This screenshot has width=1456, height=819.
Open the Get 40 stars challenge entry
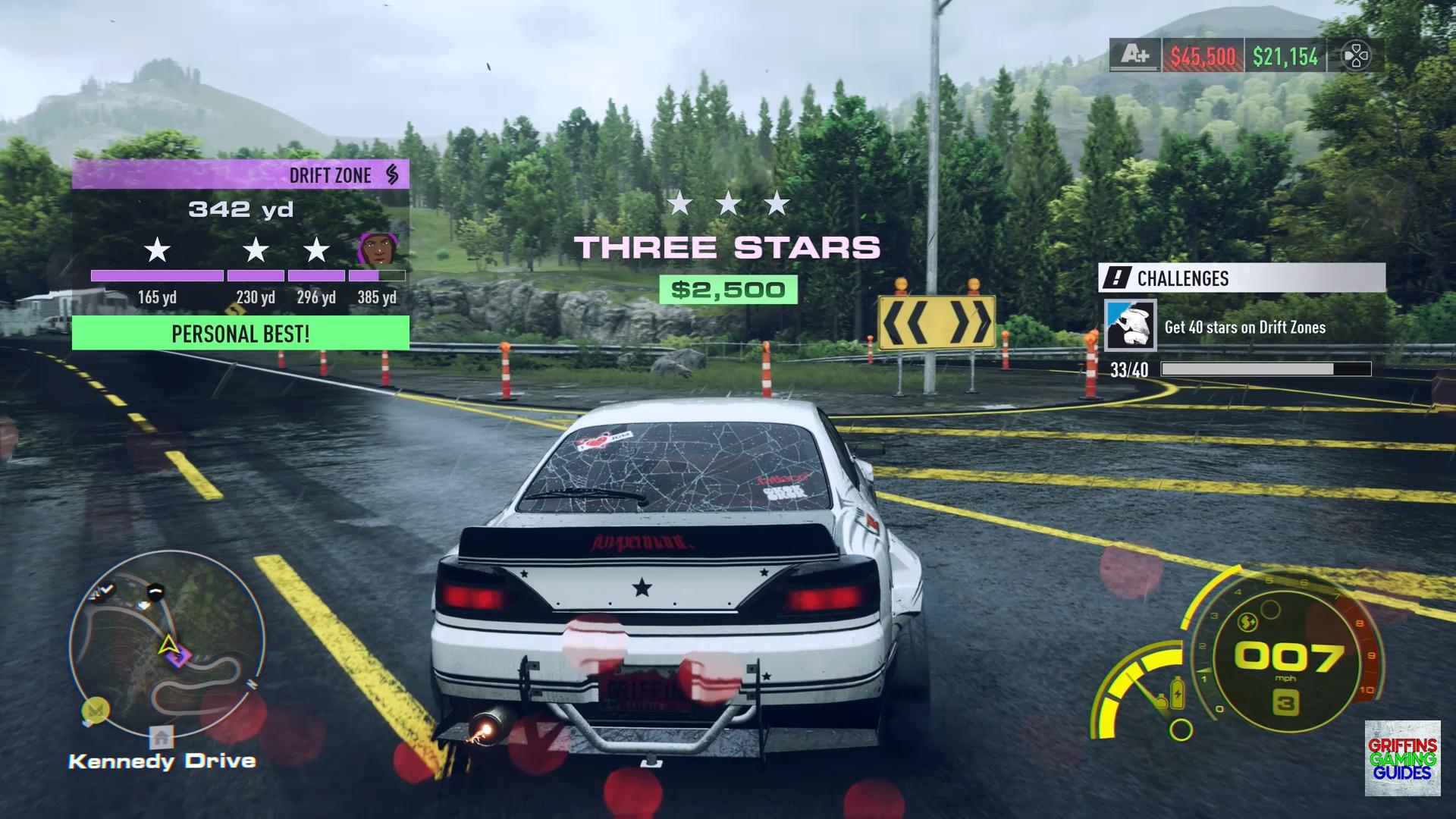[1244, 327]
